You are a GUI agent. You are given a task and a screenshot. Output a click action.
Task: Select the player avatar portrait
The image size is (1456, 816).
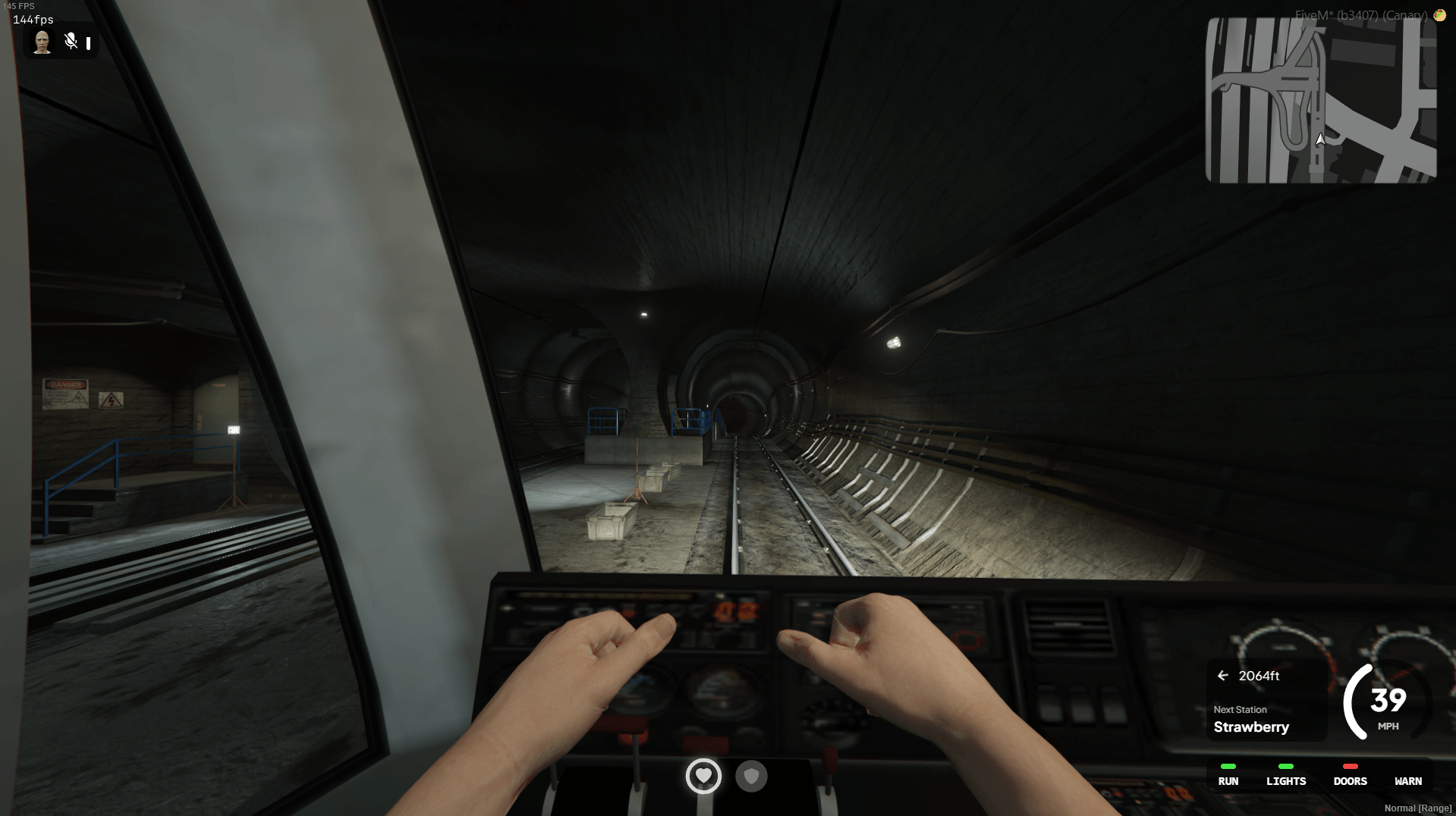click(x=41, y=42)
